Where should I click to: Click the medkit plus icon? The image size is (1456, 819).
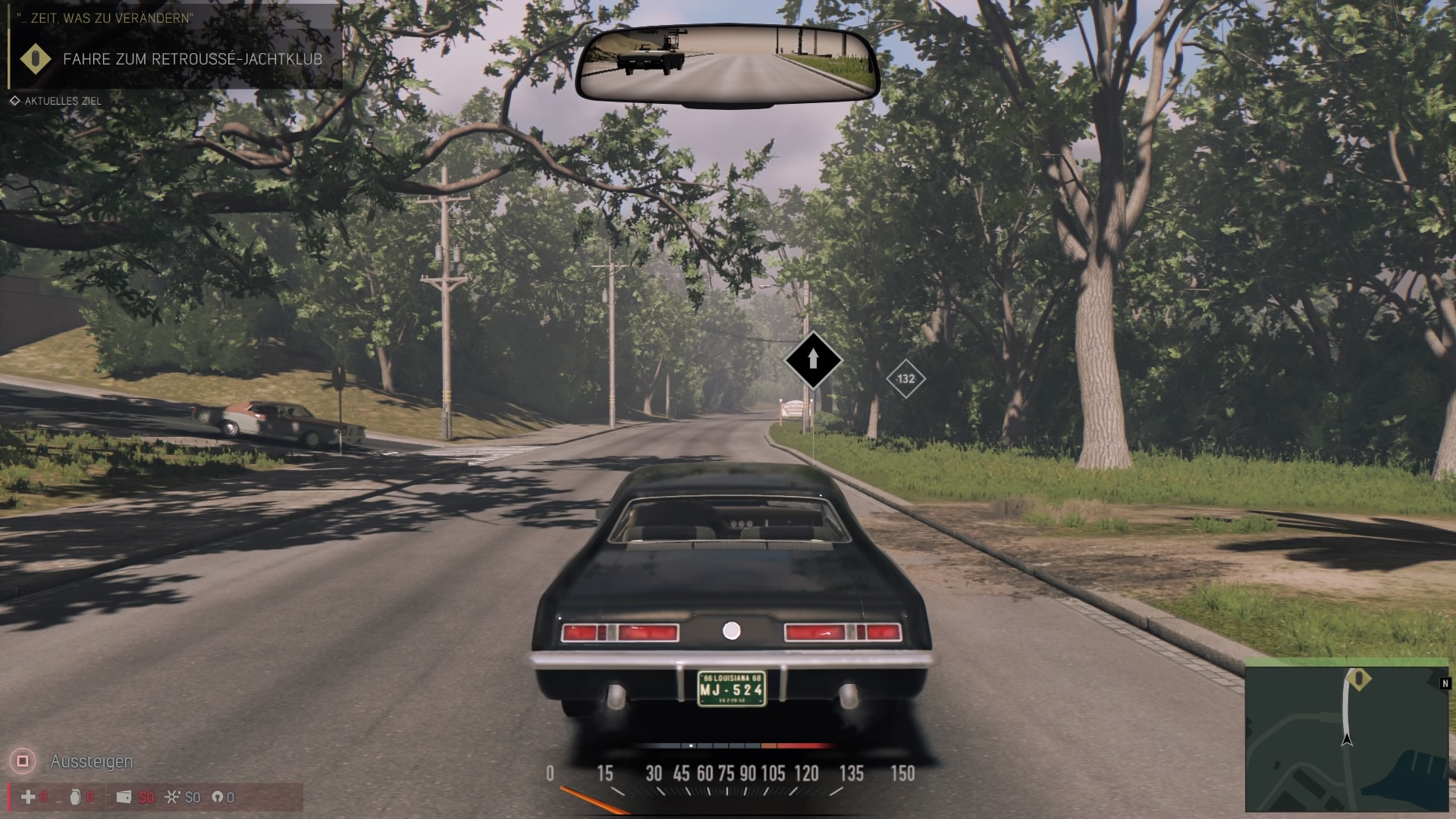[28, 797]
